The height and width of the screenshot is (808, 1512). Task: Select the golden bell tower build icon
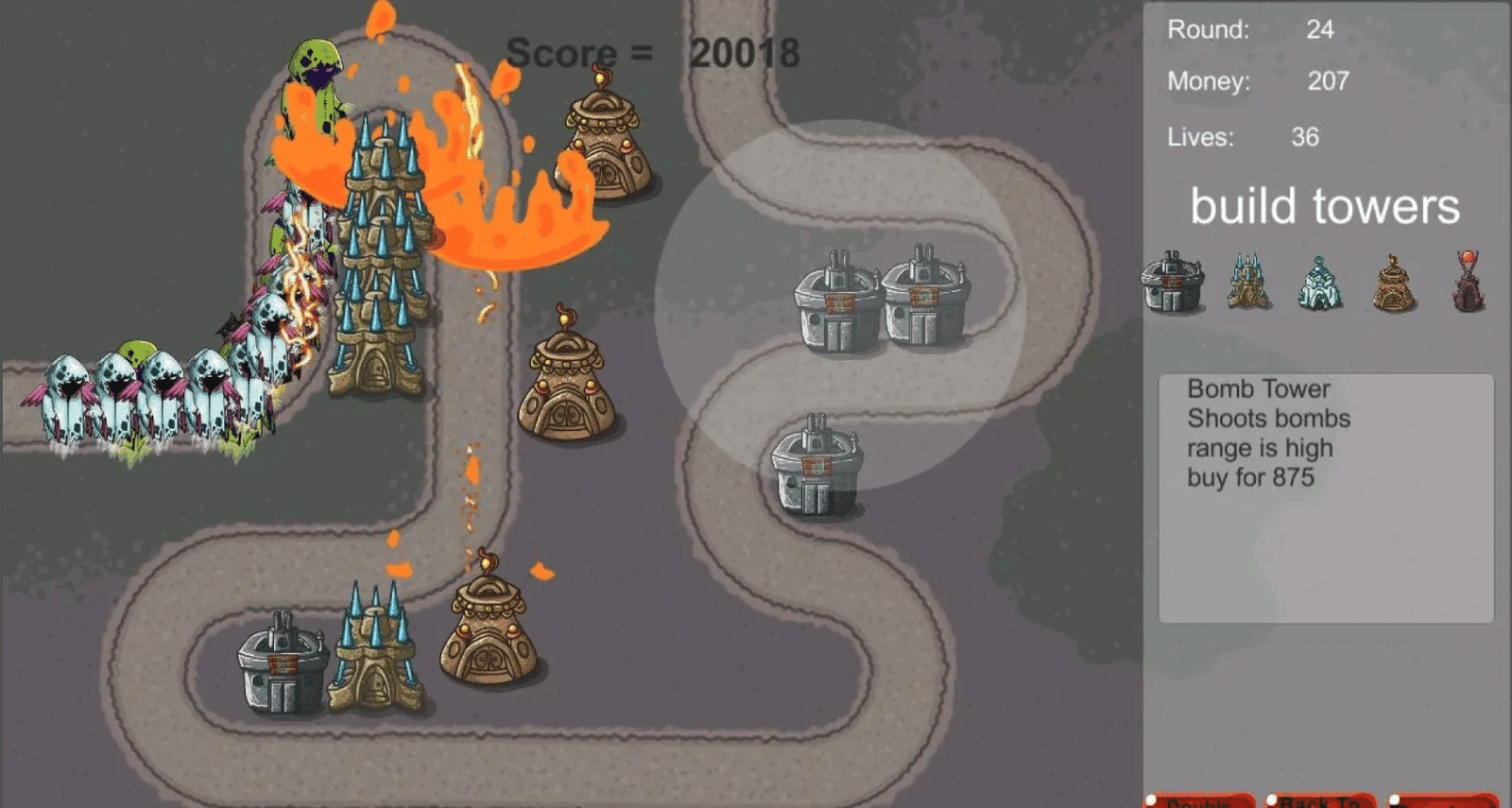point(1392,284)
